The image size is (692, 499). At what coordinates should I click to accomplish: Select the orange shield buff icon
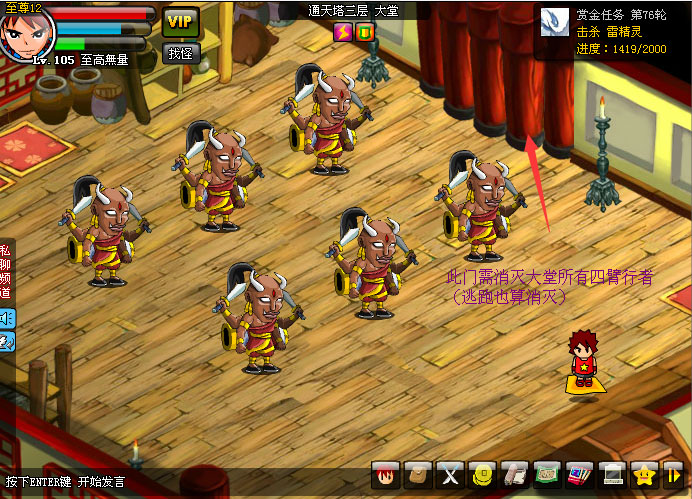pos(364,32)
